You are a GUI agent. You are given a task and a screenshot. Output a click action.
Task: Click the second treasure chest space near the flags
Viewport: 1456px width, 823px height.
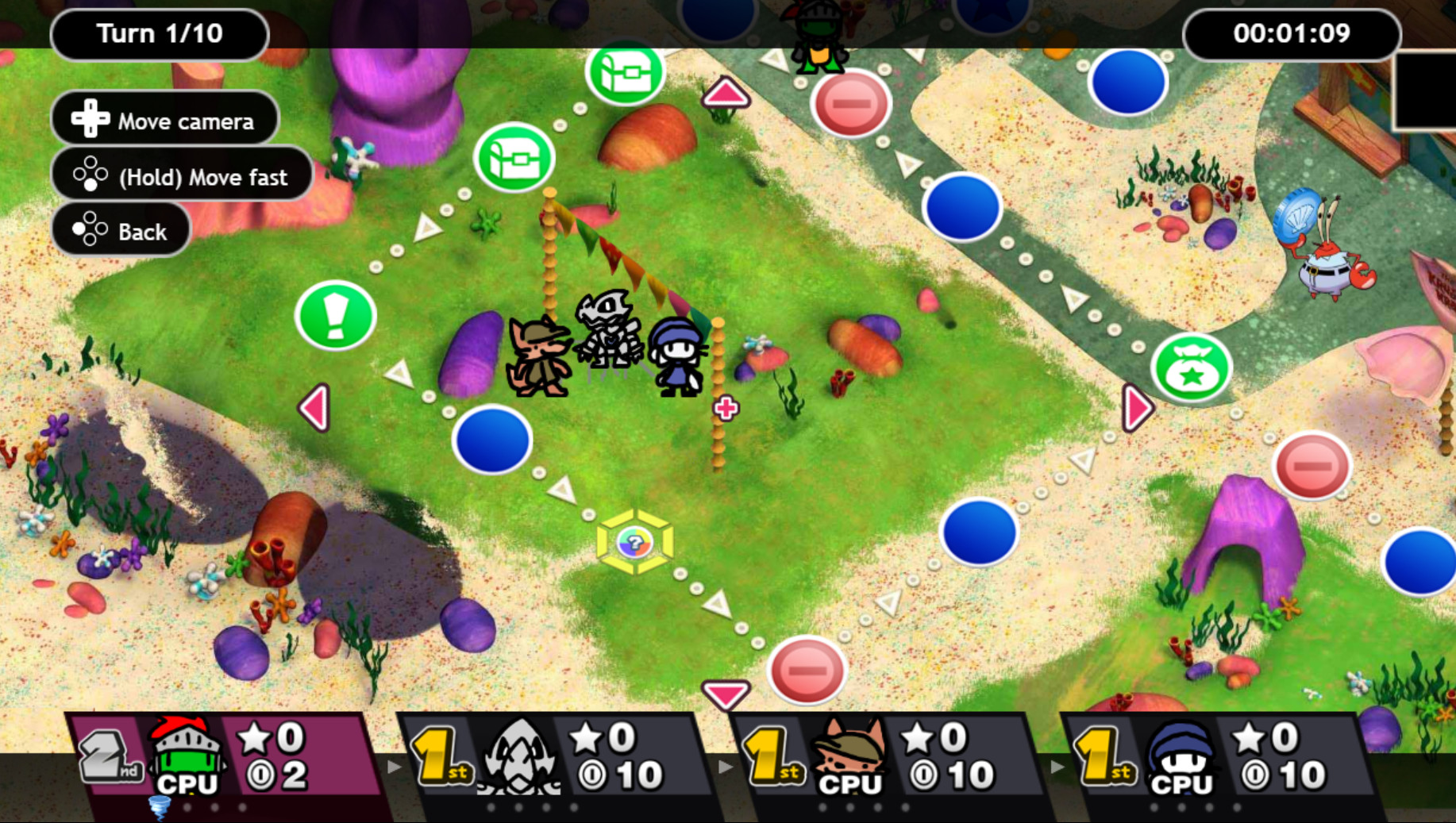514,158
